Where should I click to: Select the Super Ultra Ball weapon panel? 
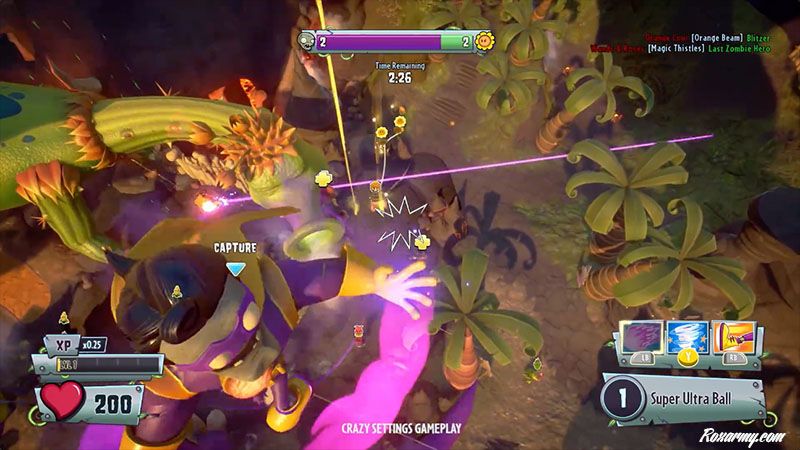(685, 395)
